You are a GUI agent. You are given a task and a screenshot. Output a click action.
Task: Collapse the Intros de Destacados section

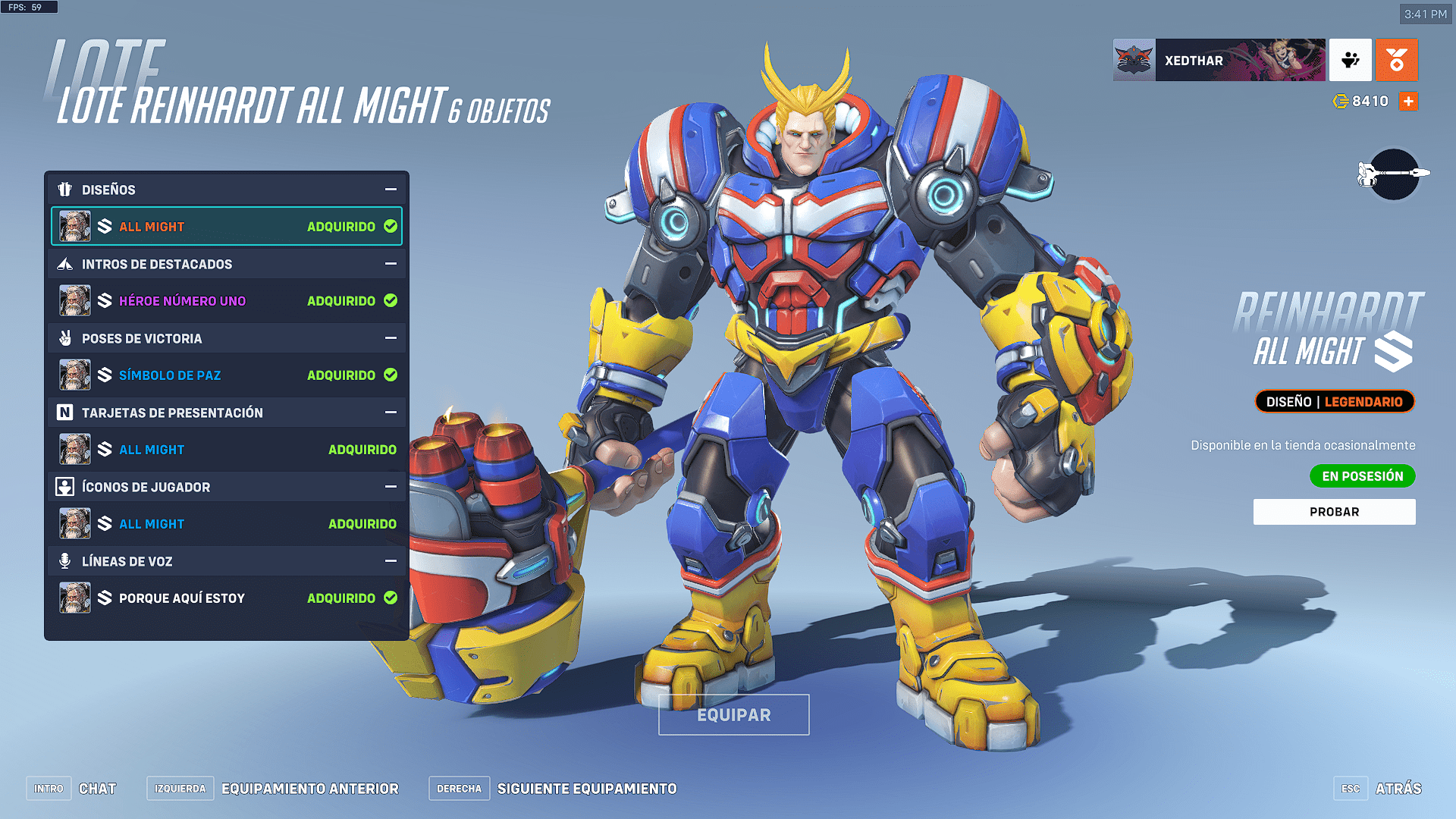click(x=391, y=264)
